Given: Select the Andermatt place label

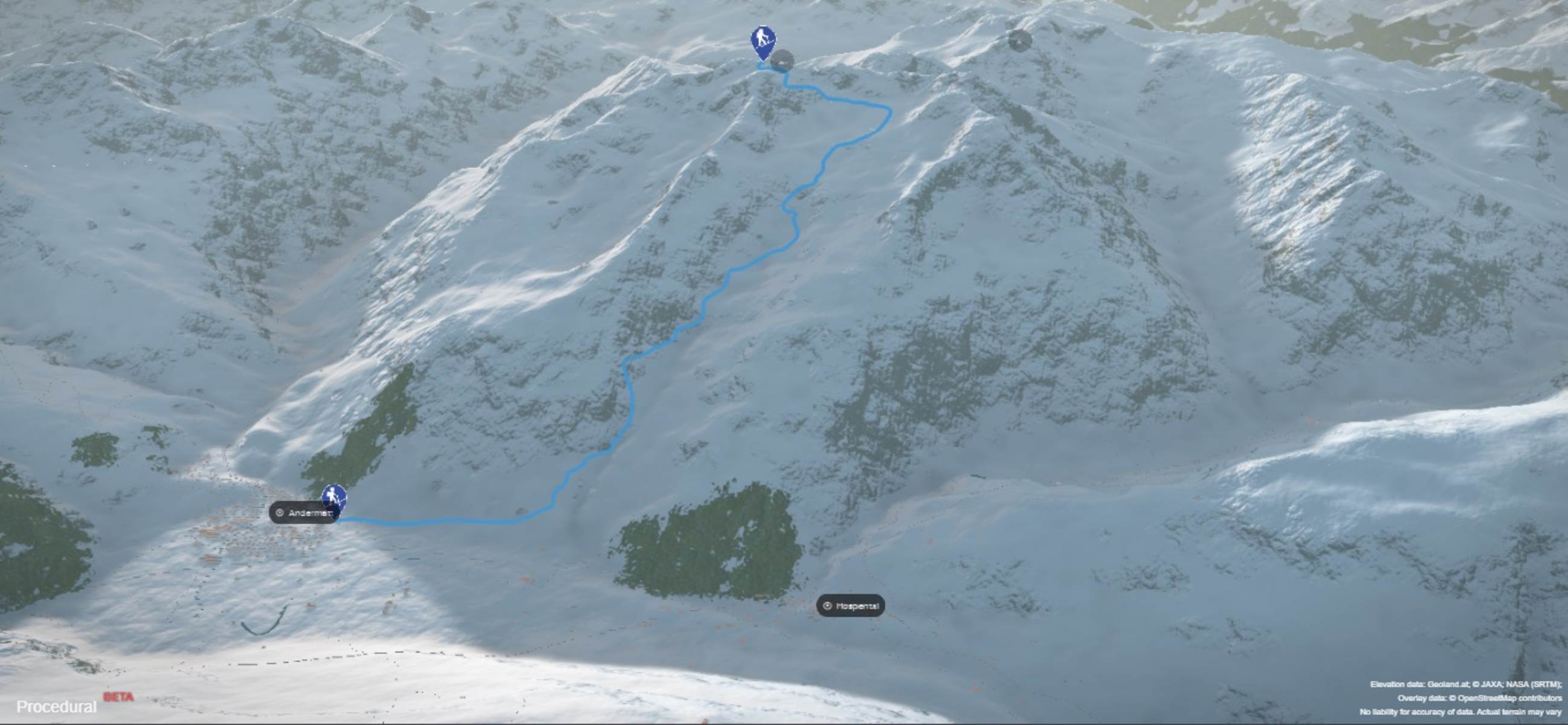Looking at the screenshot, I should coord(302,512).
